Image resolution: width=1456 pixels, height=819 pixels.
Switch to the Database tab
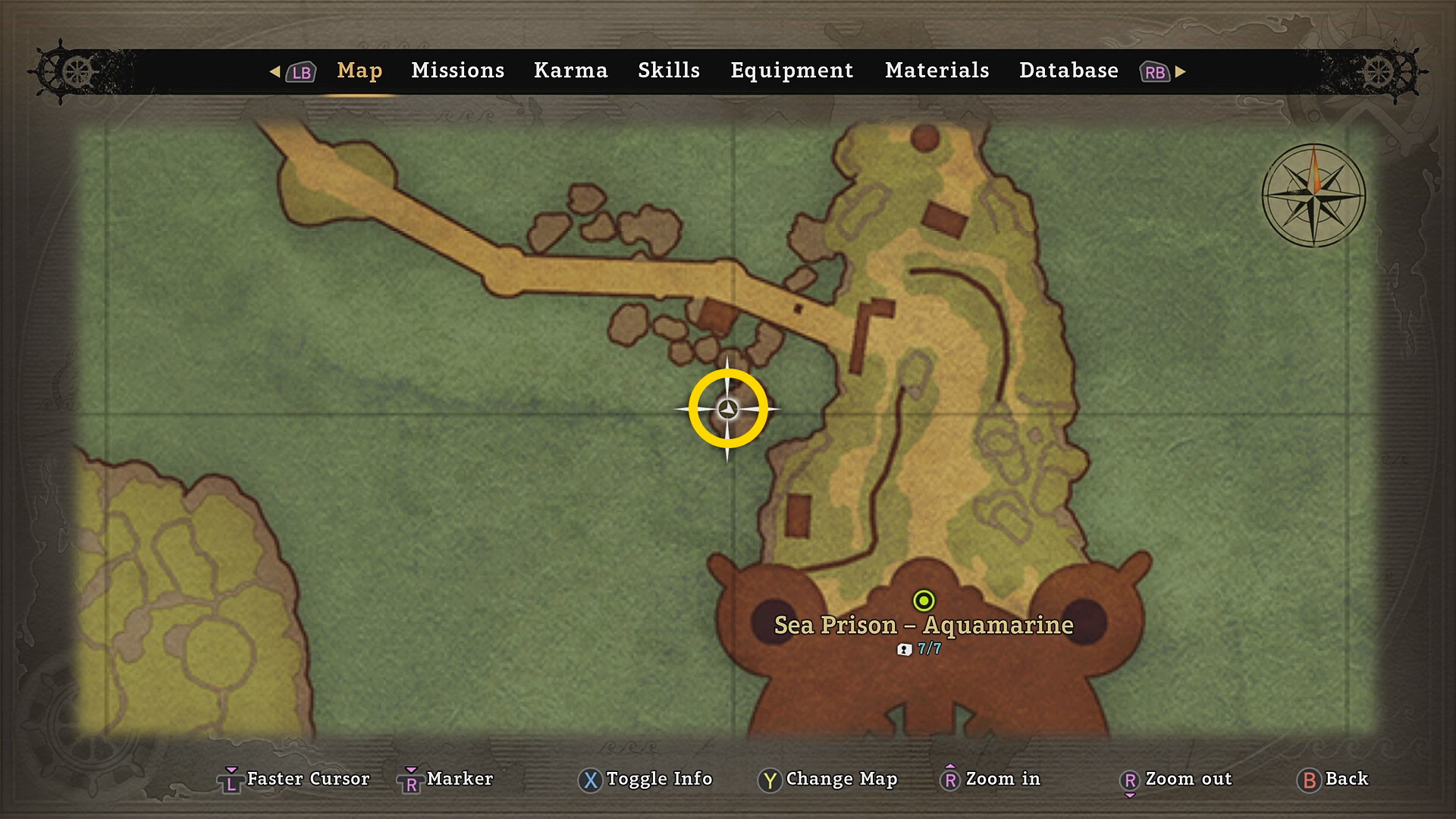click(x=1068, y=71)
